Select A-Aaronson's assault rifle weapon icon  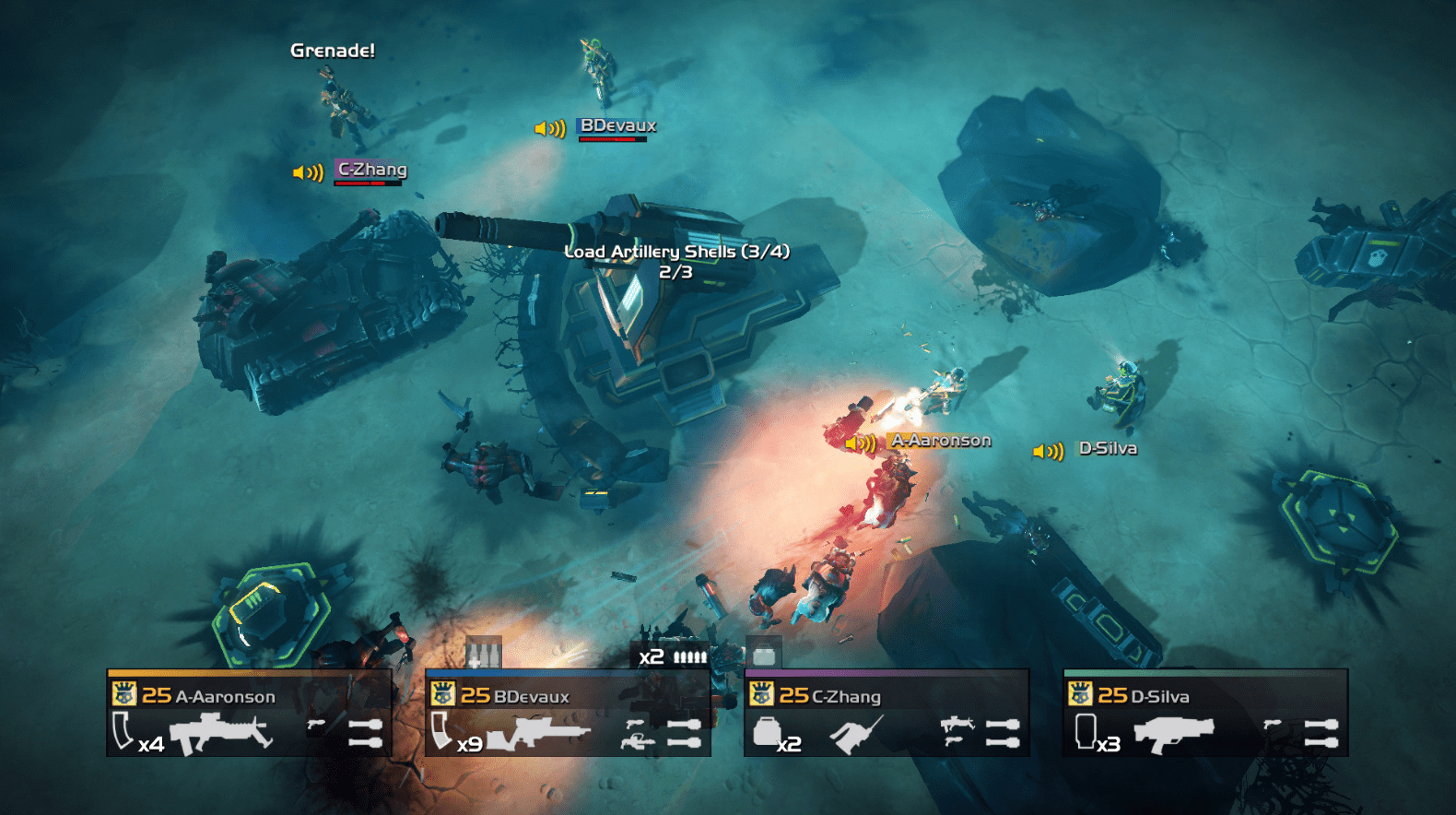(x=221, y=733)
